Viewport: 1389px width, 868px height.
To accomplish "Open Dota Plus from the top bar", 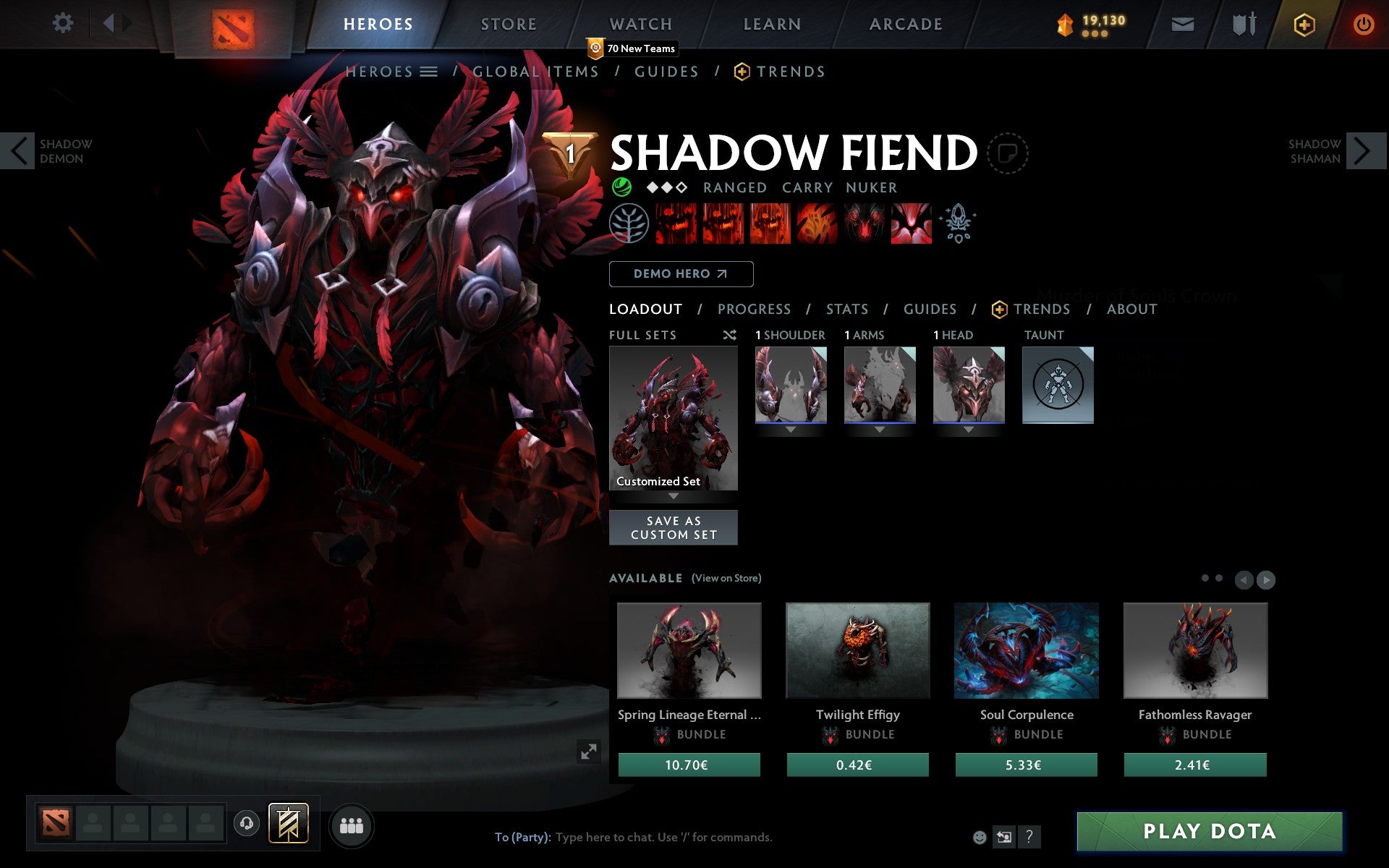I will tap(1302, 23).
